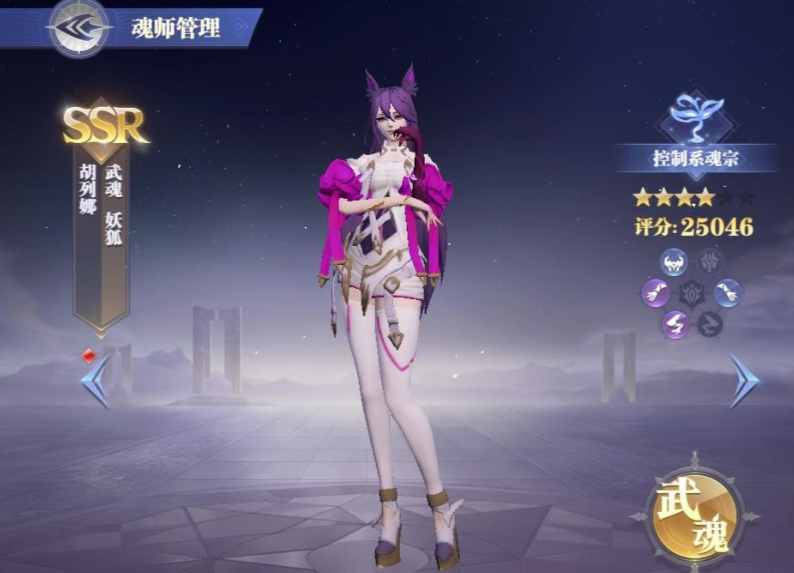The height and width of the screenshot is (573, 794).
Task: Select the dimmed torso soul bone slot
Action: click(709, 262)
